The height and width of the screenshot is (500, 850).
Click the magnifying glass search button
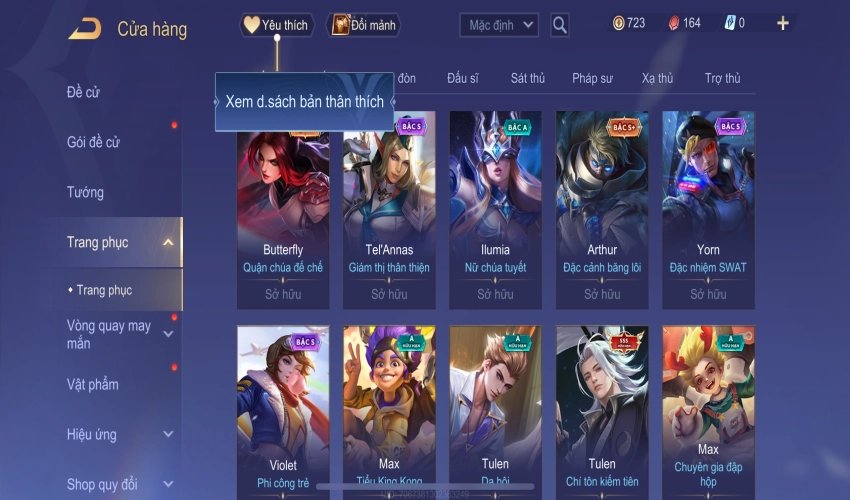[x=560, y=25]
